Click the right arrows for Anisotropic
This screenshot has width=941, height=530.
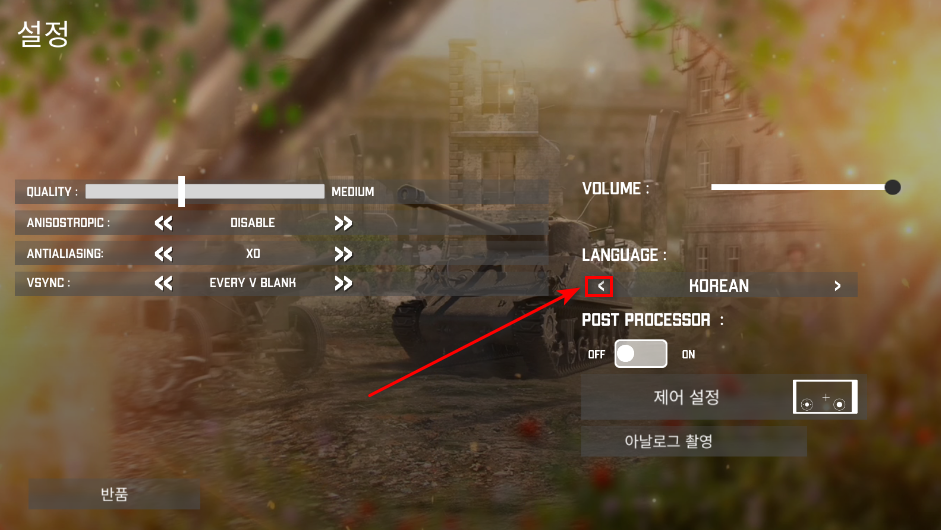(343, 223)
